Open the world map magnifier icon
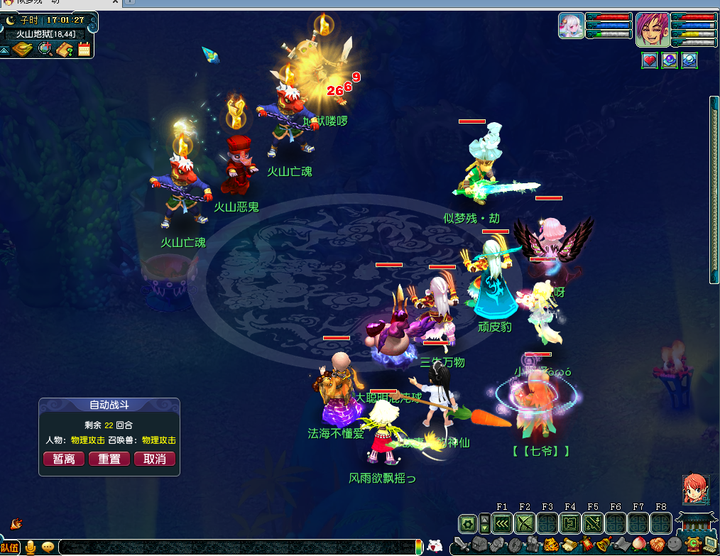 tap(45, 48)
